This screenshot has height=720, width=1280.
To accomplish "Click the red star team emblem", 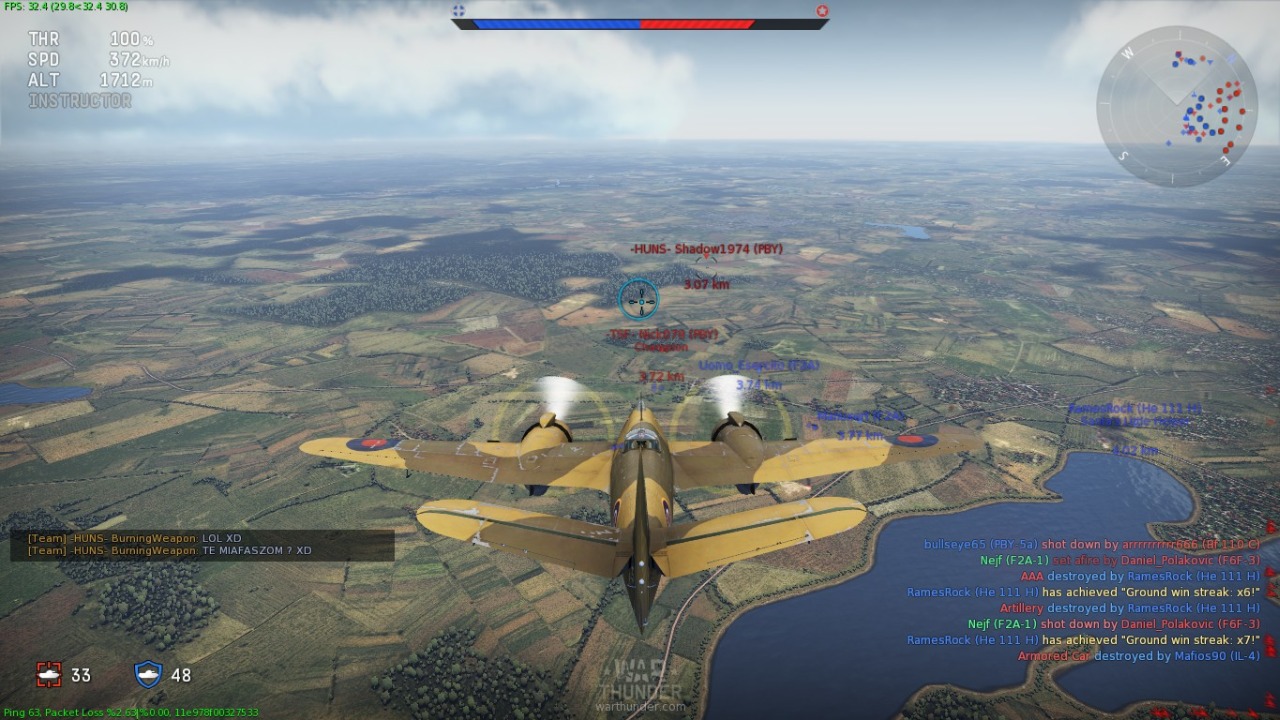I will 822,11.
